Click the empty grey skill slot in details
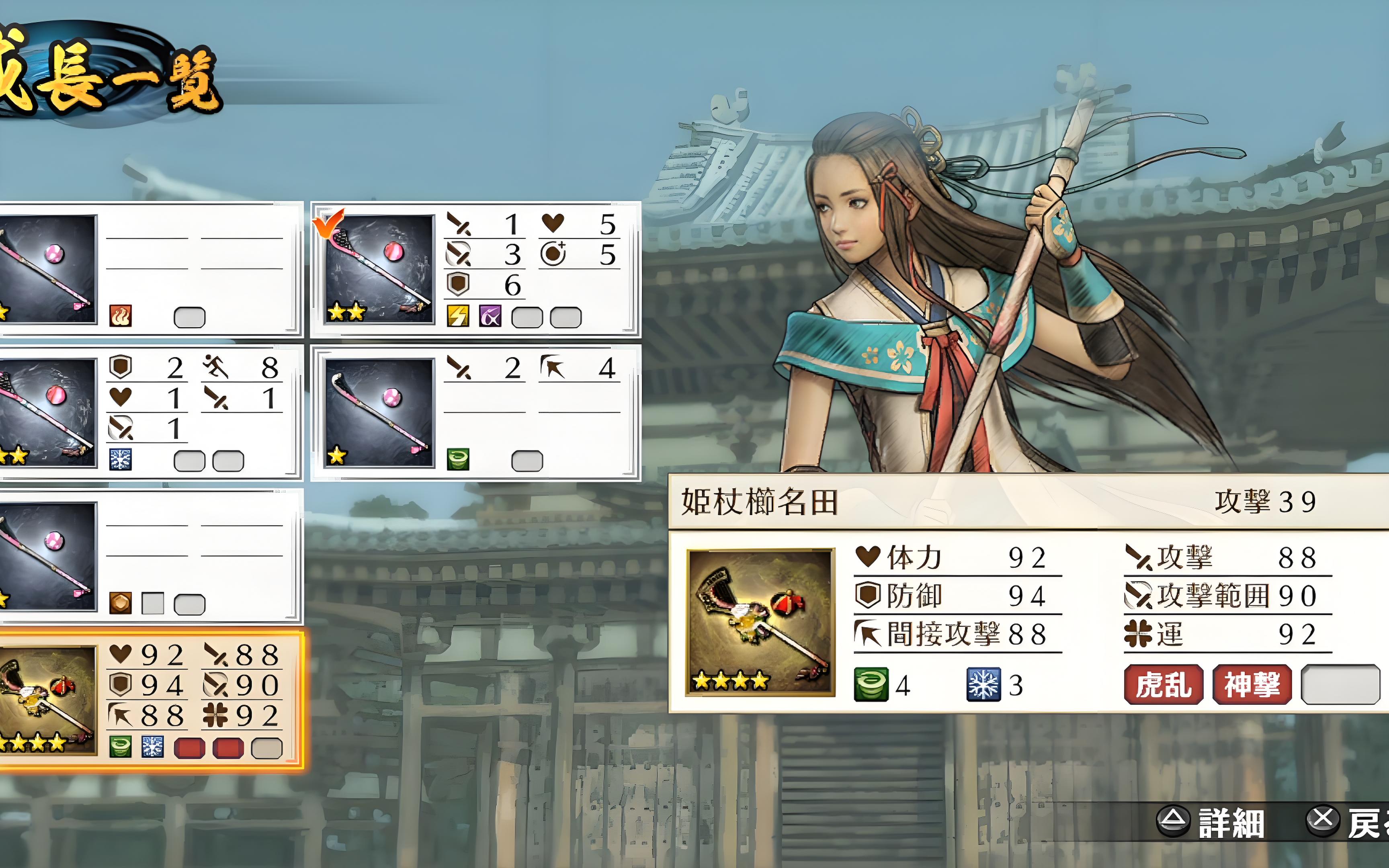This screenshot has width=1389, height=868. coord(1340,684)
